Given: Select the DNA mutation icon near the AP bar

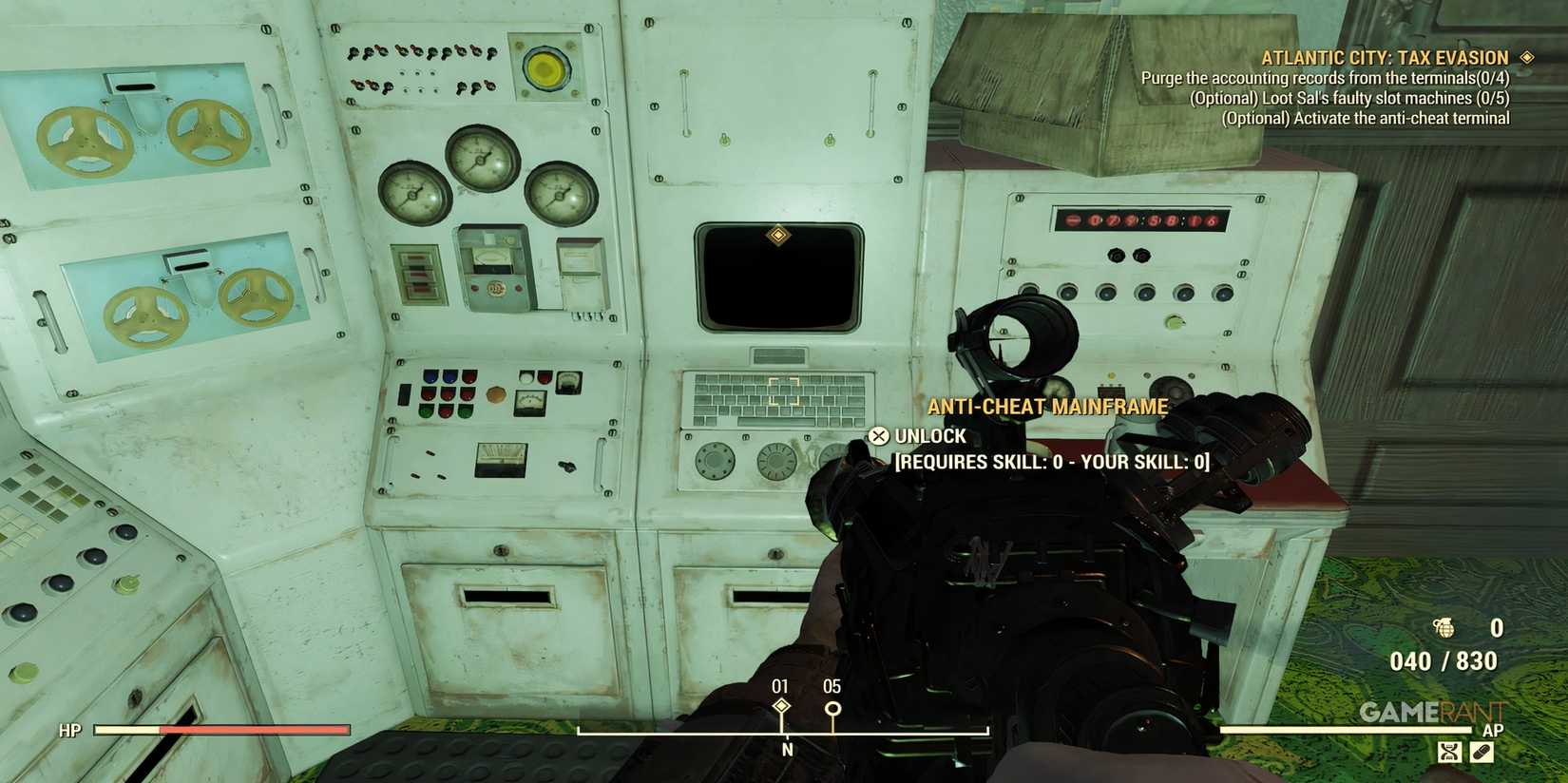Looking at the screenshot, I should (1448, 750).
